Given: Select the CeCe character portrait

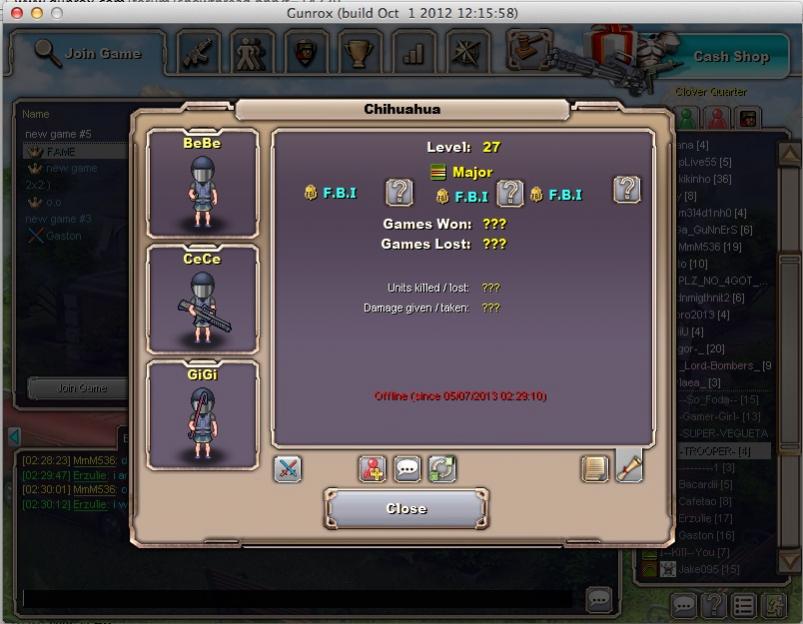Looking at the screenshot, I should pyautogui.click(x=203, y=298).
